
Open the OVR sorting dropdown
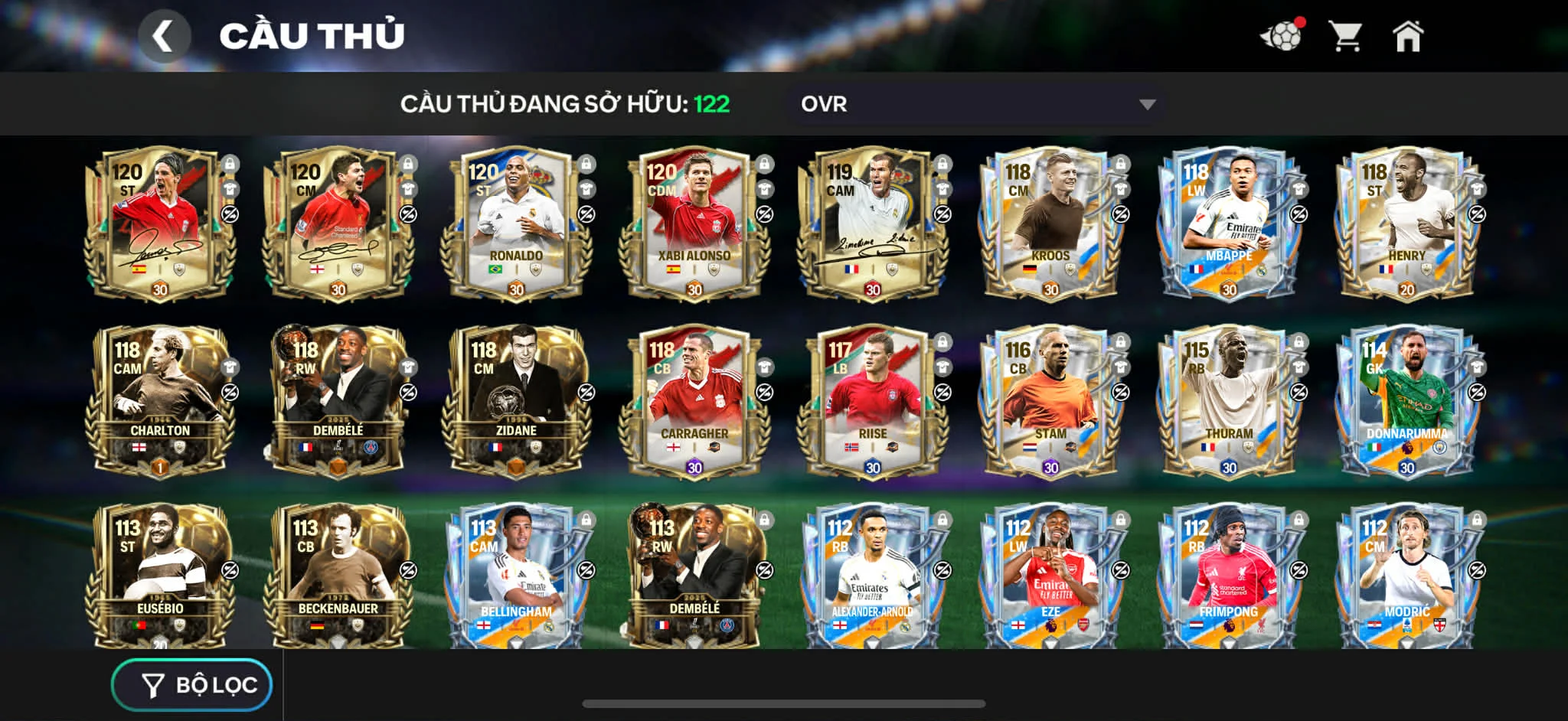tap(972, 105)
